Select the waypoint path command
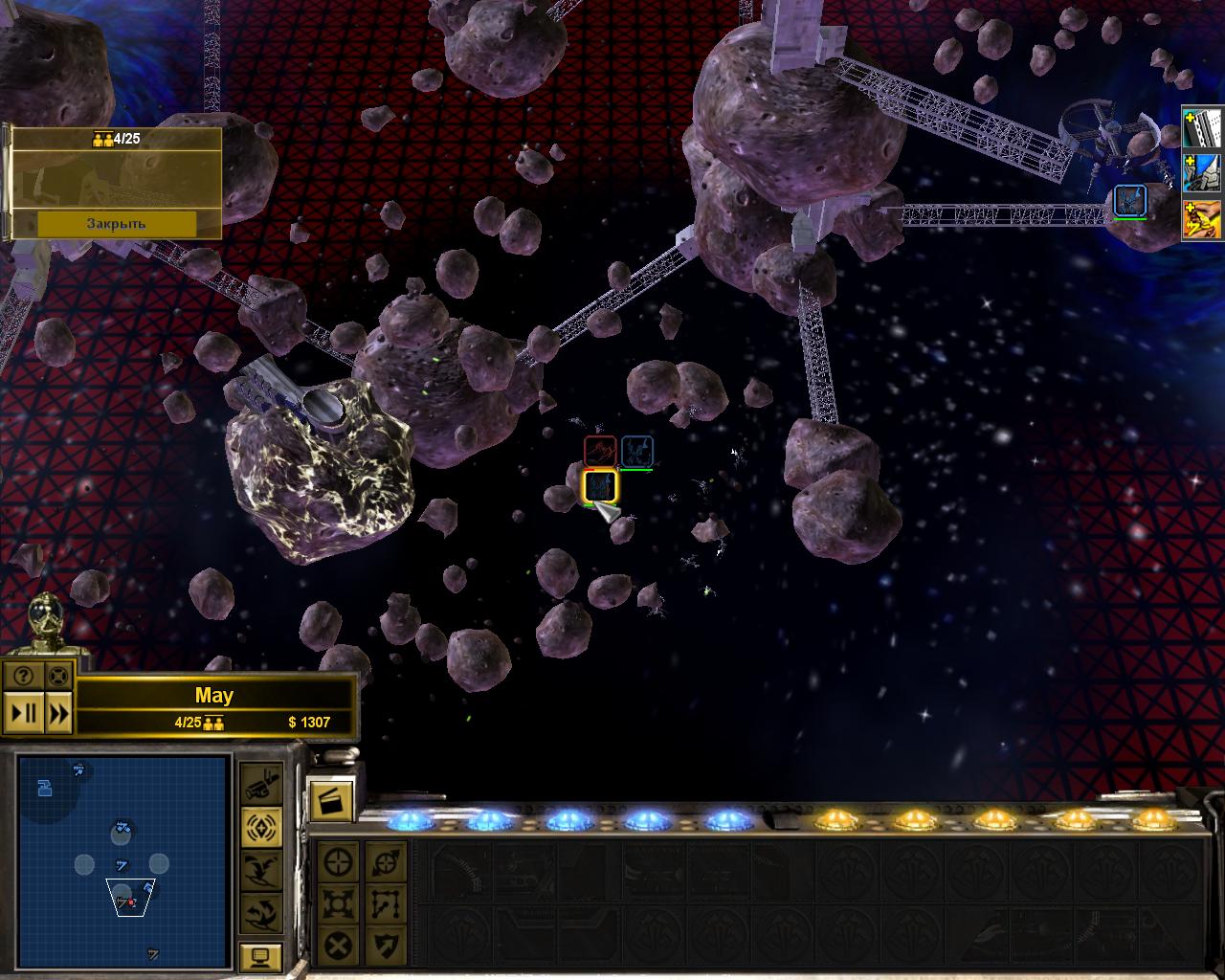The image size is (1225, 980). point(386,903)
